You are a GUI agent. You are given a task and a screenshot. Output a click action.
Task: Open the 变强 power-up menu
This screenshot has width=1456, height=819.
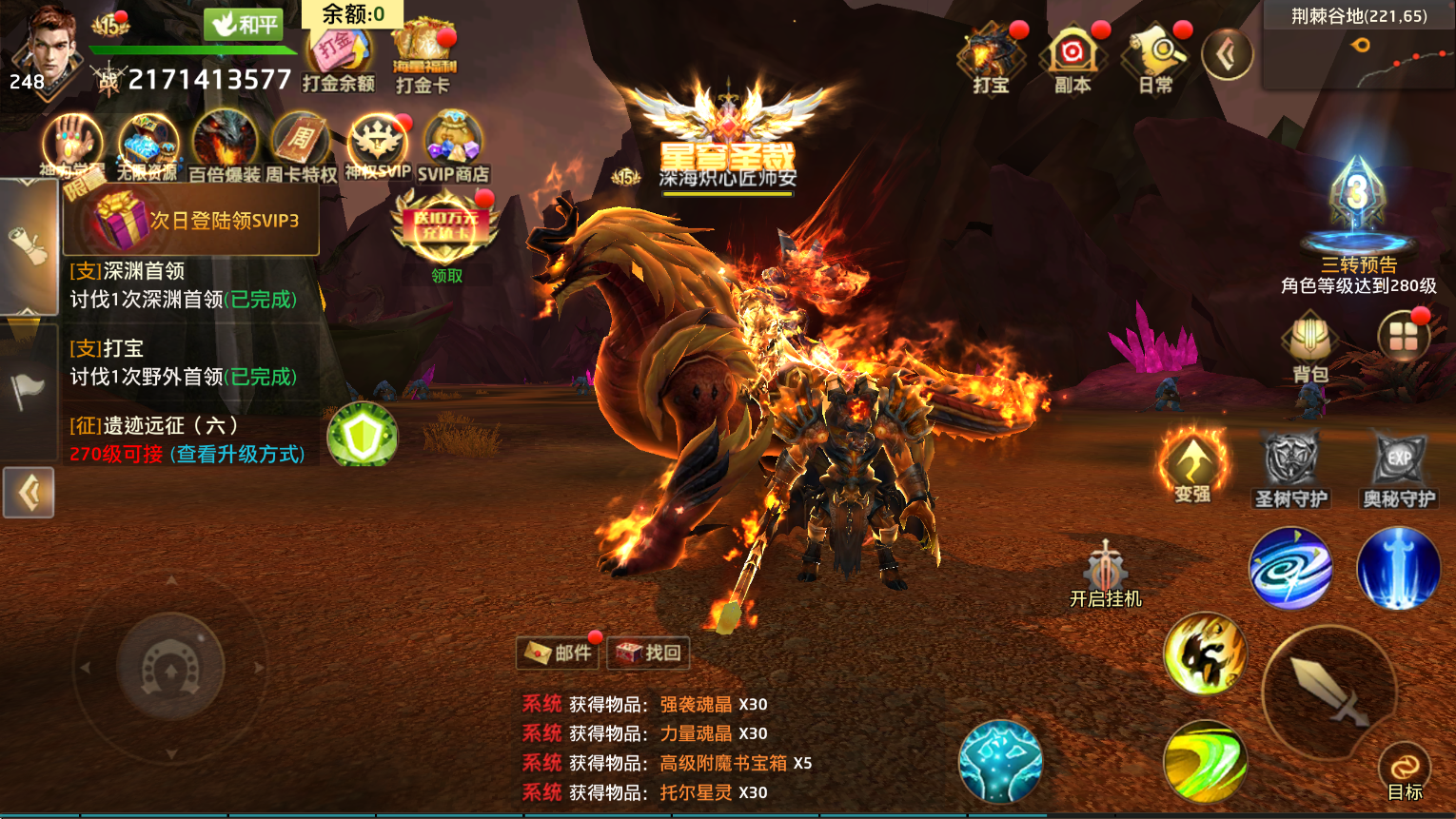[x=1192, y=466]
